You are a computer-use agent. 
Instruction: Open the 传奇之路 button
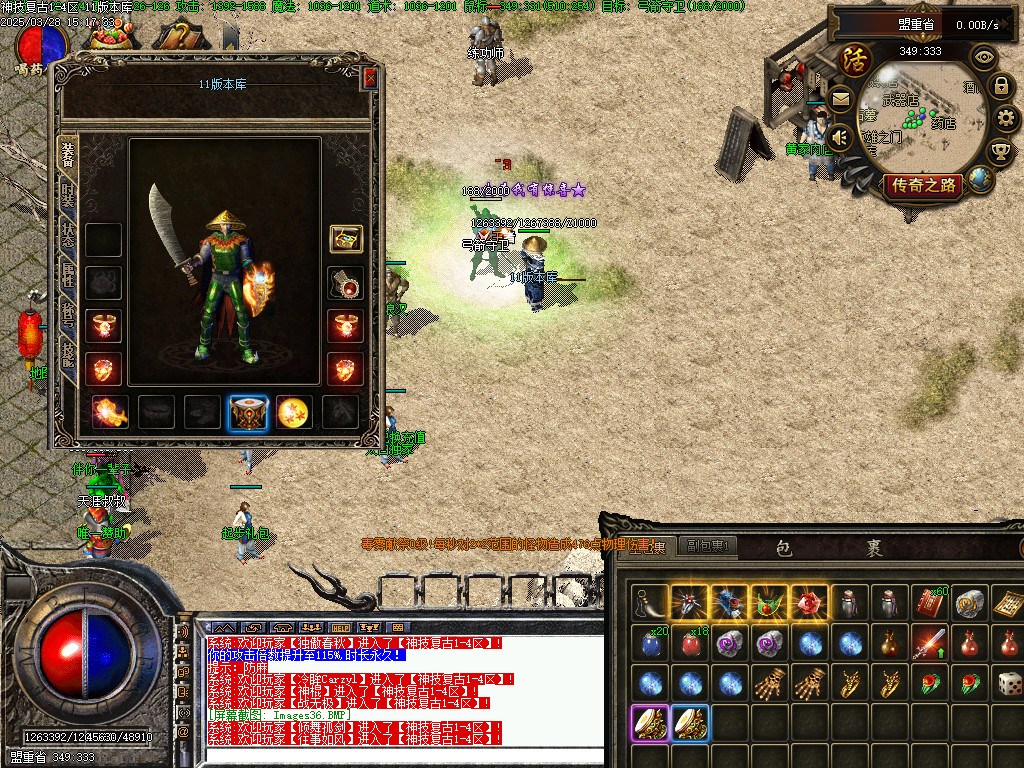pos(923,185)
